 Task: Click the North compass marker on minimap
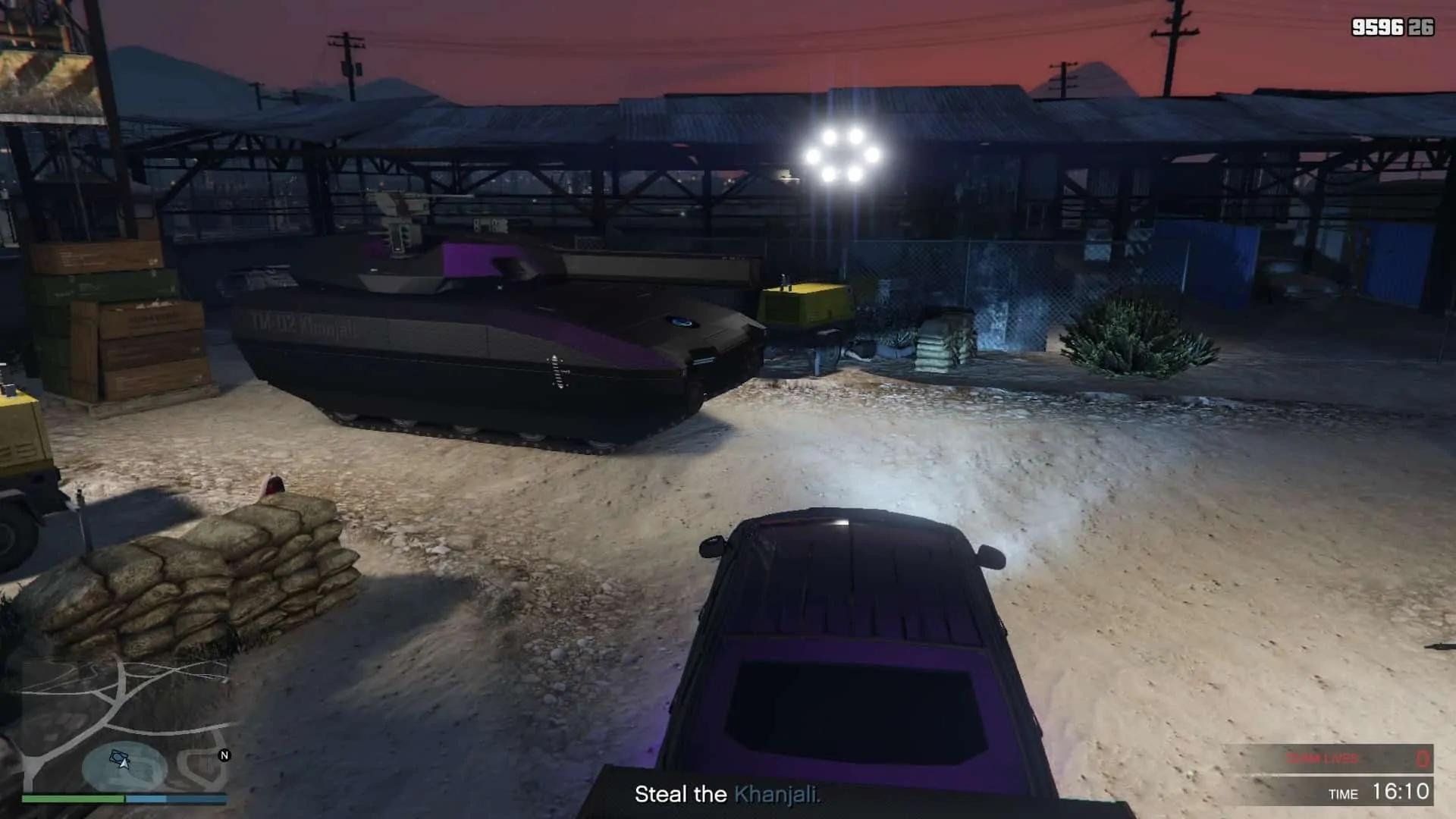224,755
